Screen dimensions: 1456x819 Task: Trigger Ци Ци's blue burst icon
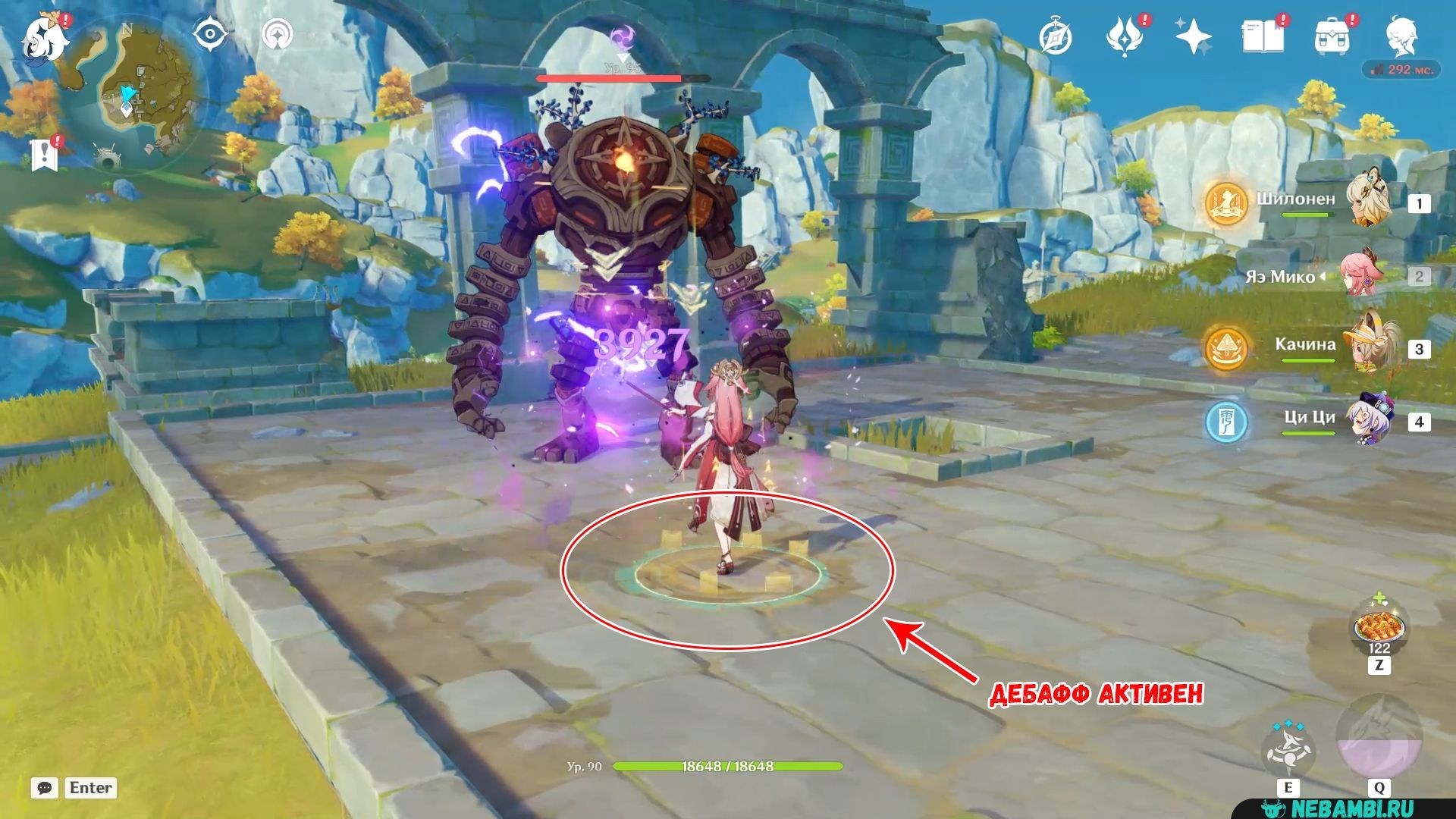pyautogui.click(x=1225, y=422)
